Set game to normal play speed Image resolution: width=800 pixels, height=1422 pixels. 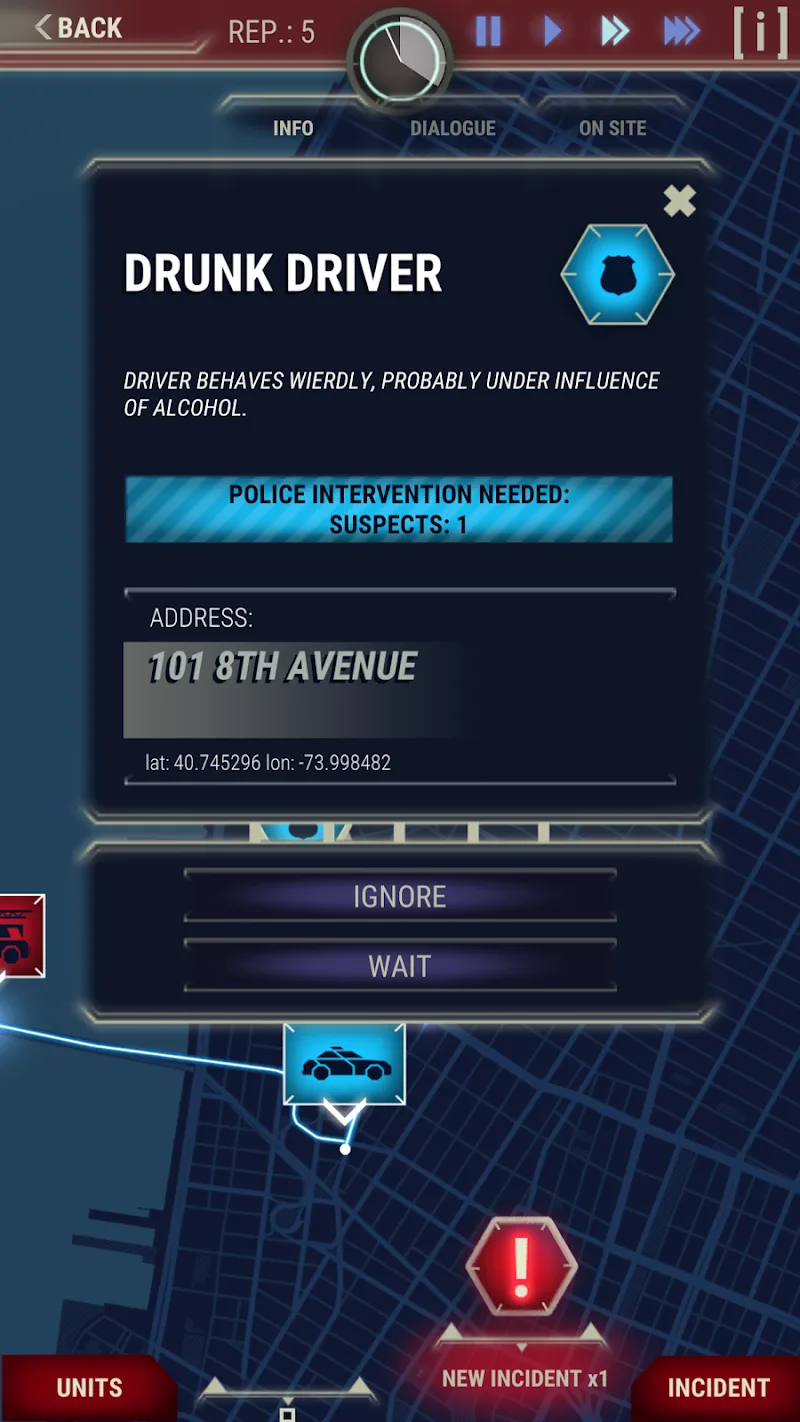552,32
